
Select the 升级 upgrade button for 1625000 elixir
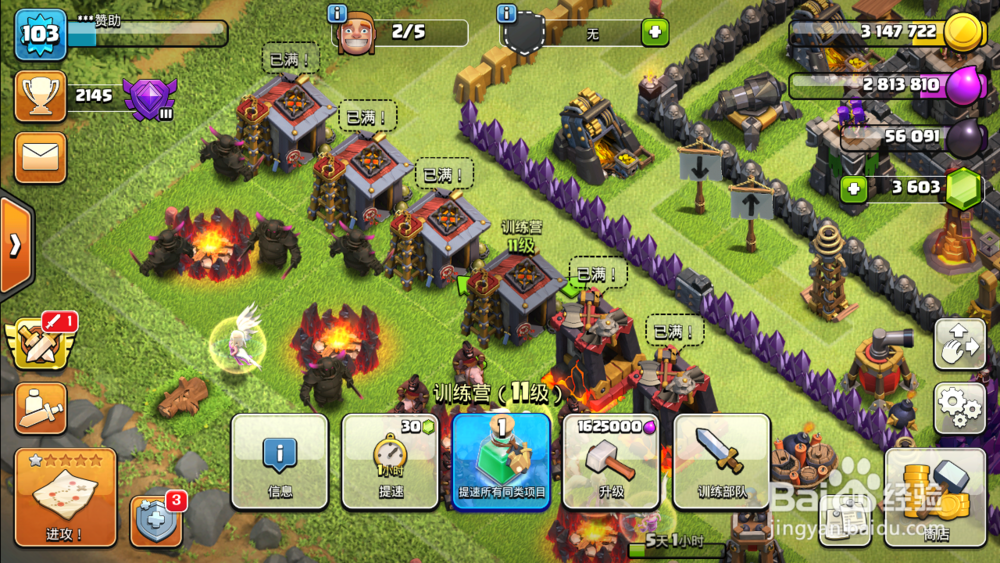(x=611, y=461)
